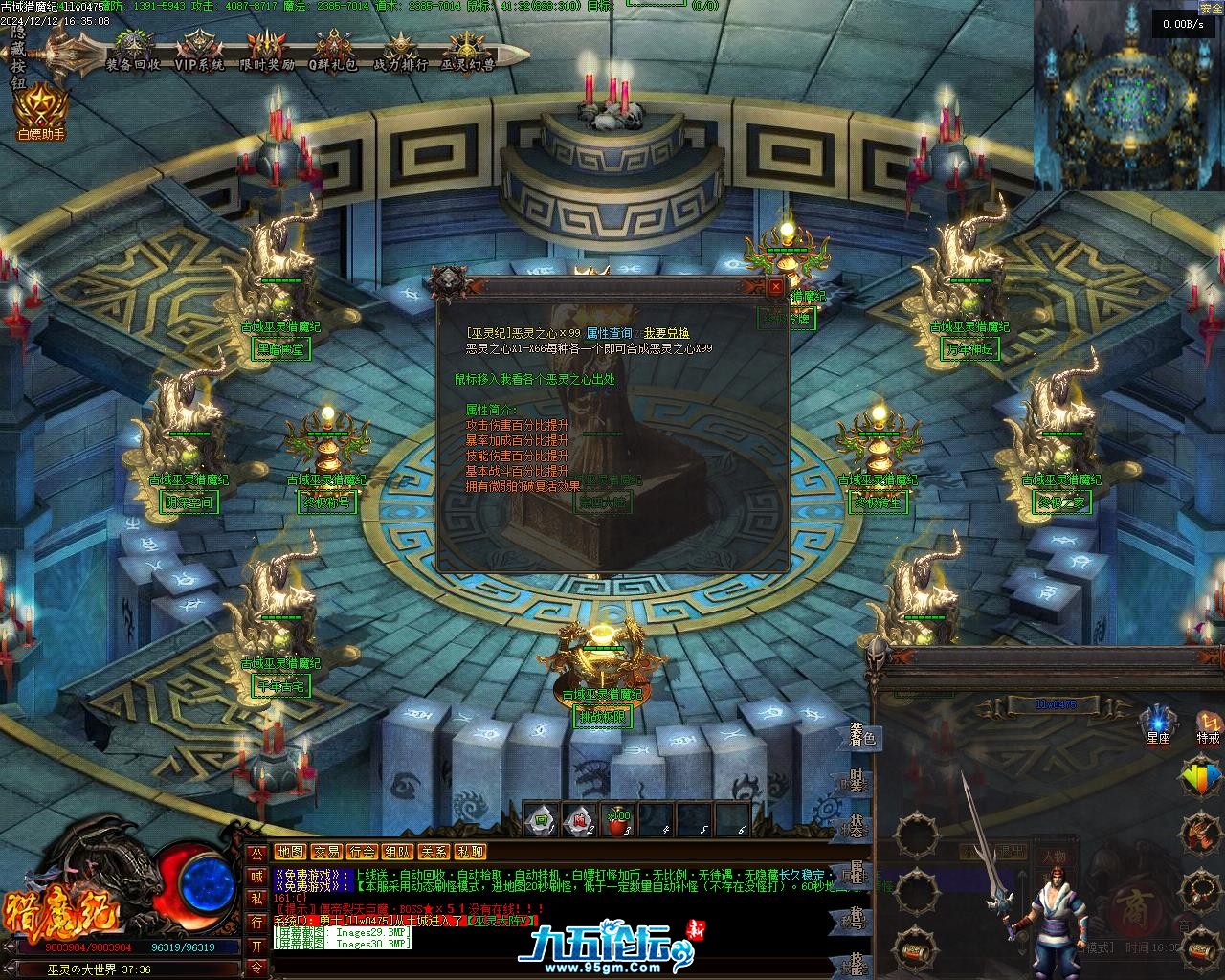Screen dimensions: 1225x980
Task: Open 限时奖励 timed rewards
Action: tap(266, 53)
